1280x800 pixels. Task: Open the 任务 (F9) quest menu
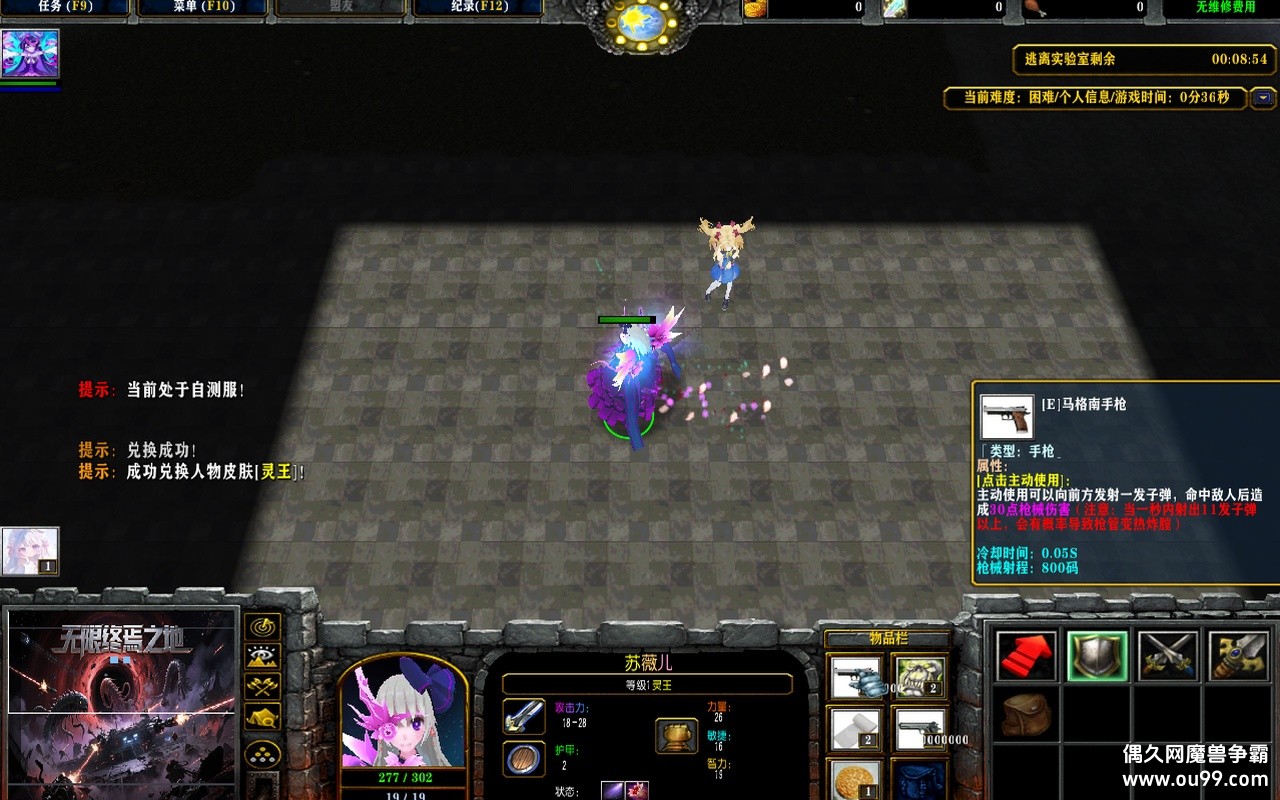(x=65, y=8)
